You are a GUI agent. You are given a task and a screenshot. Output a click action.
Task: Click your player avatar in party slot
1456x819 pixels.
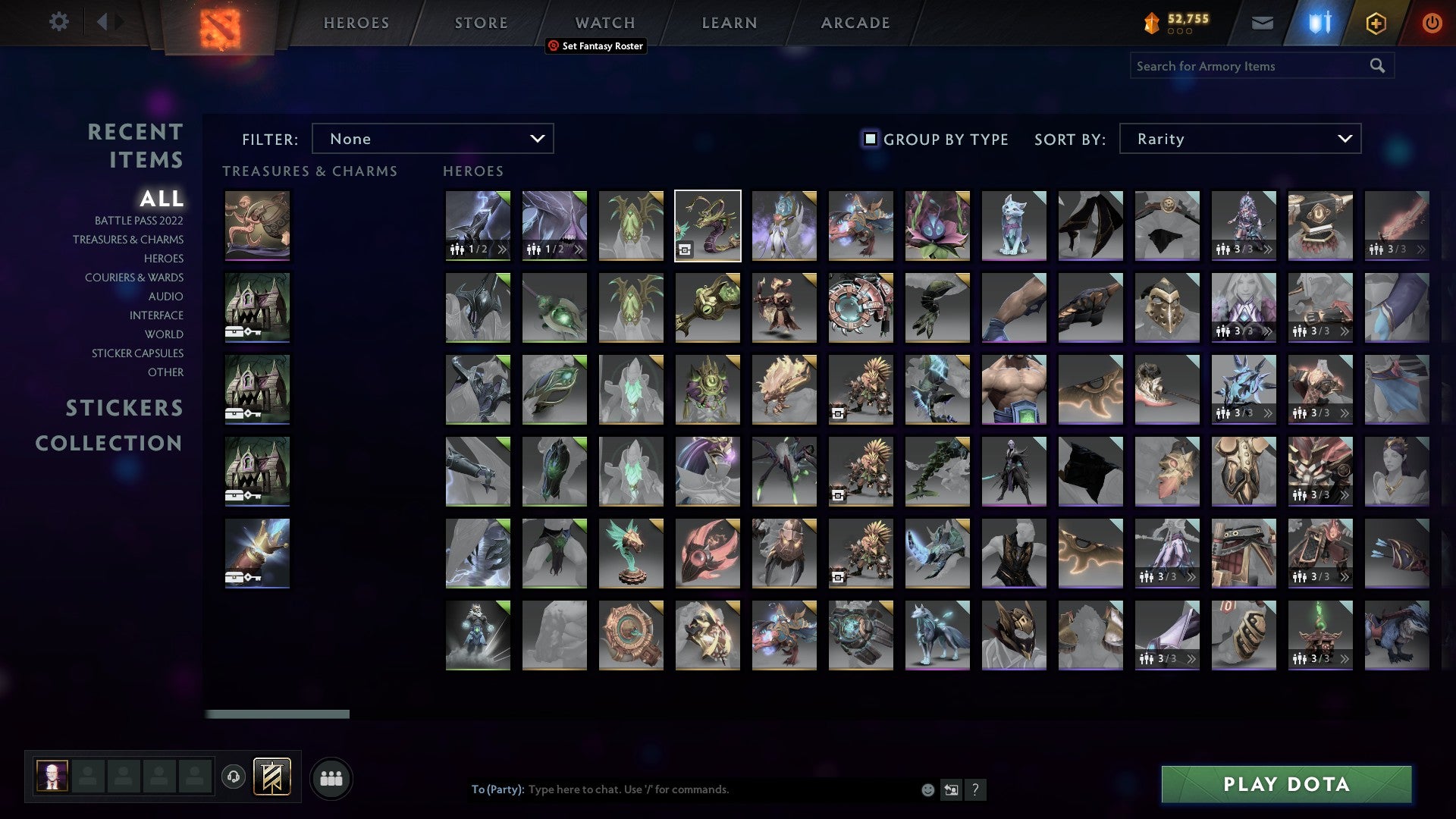(x=51, y=777)
